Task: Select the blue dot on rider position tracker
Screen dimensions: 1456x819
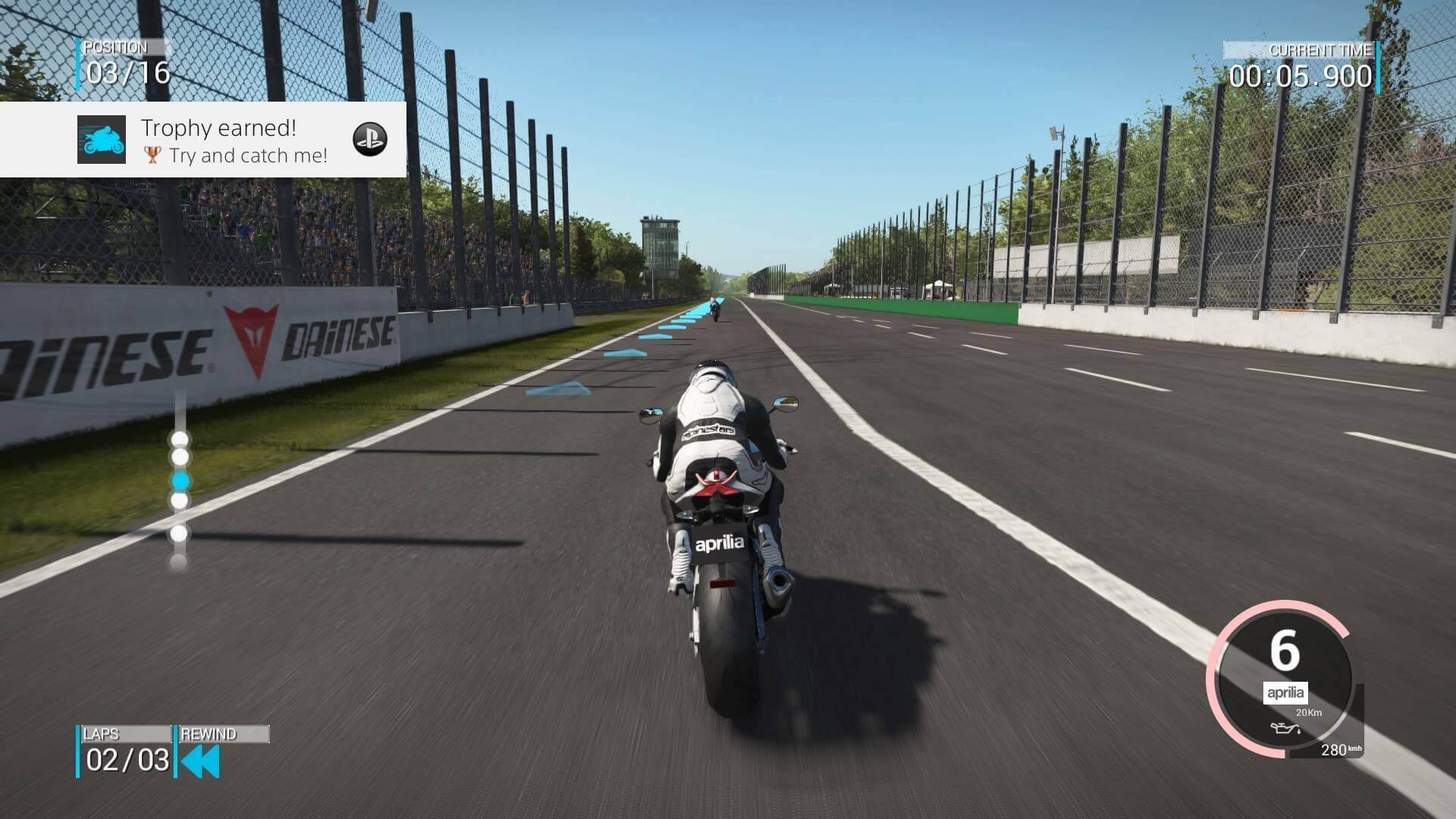Action: point(180,481)
